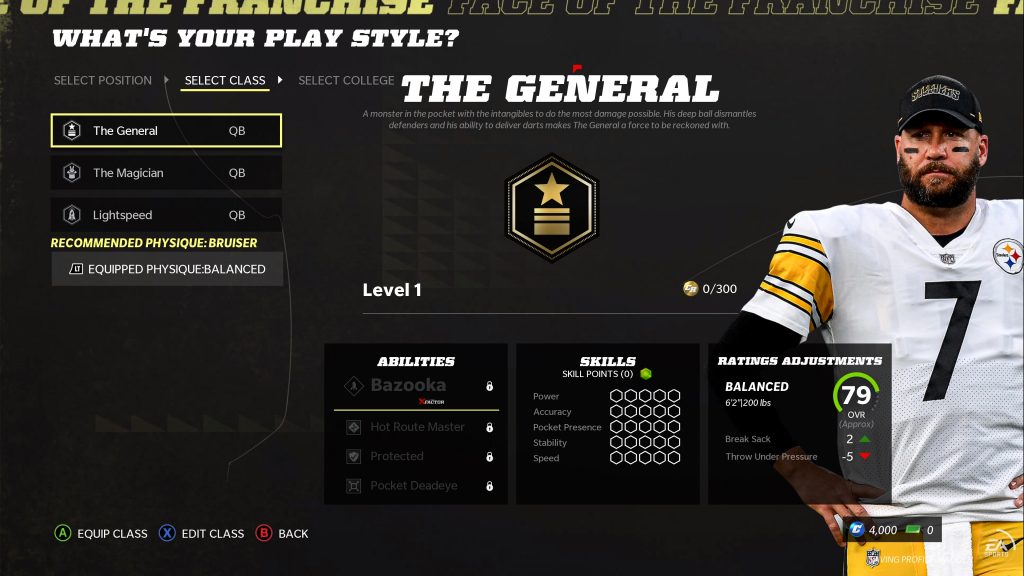Go to the Select Position step

coord(103,80)
